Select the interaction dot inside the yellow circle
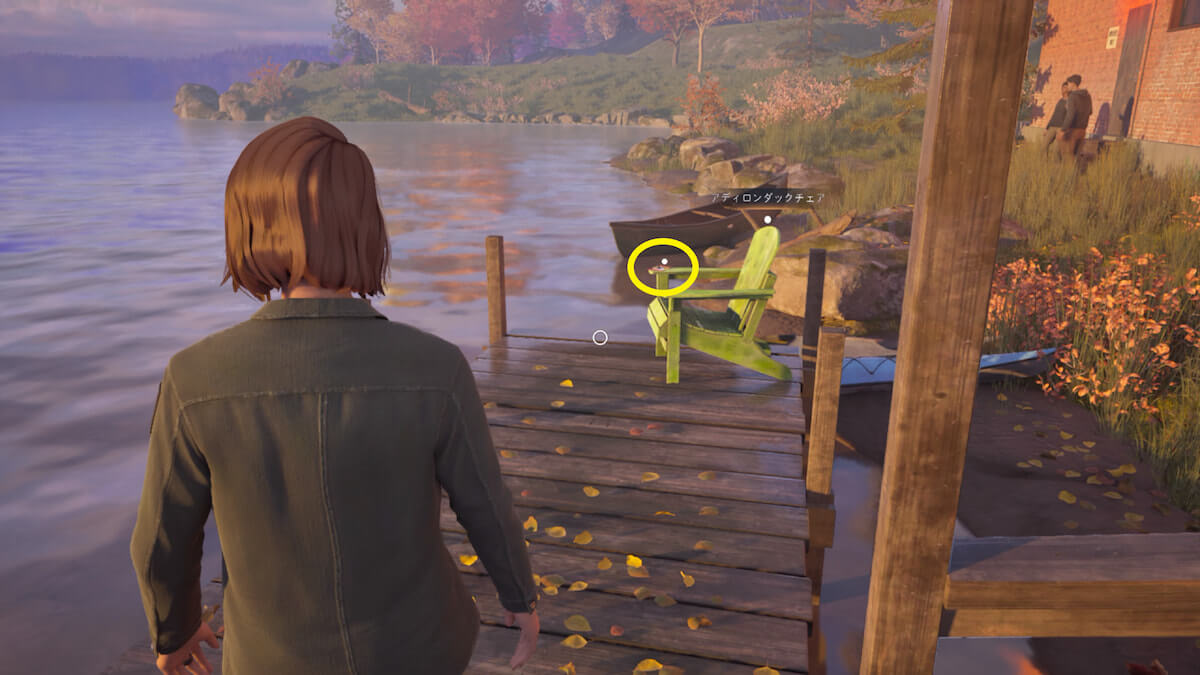Image resolution: width=1200 pixels, height=675 pixels. (x=664, y=261)
